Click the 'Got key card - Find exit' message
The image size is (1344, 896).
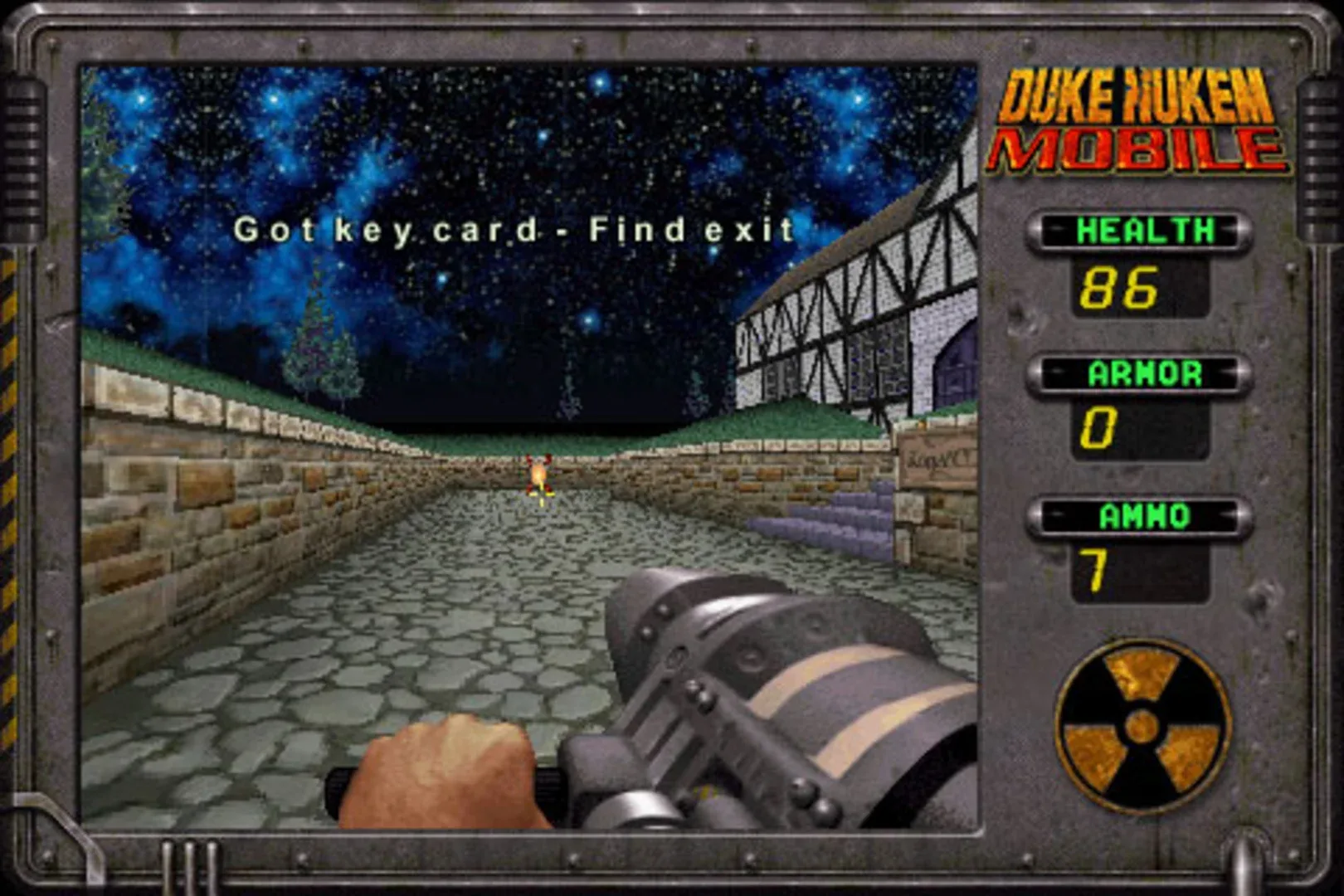point(514,231)
